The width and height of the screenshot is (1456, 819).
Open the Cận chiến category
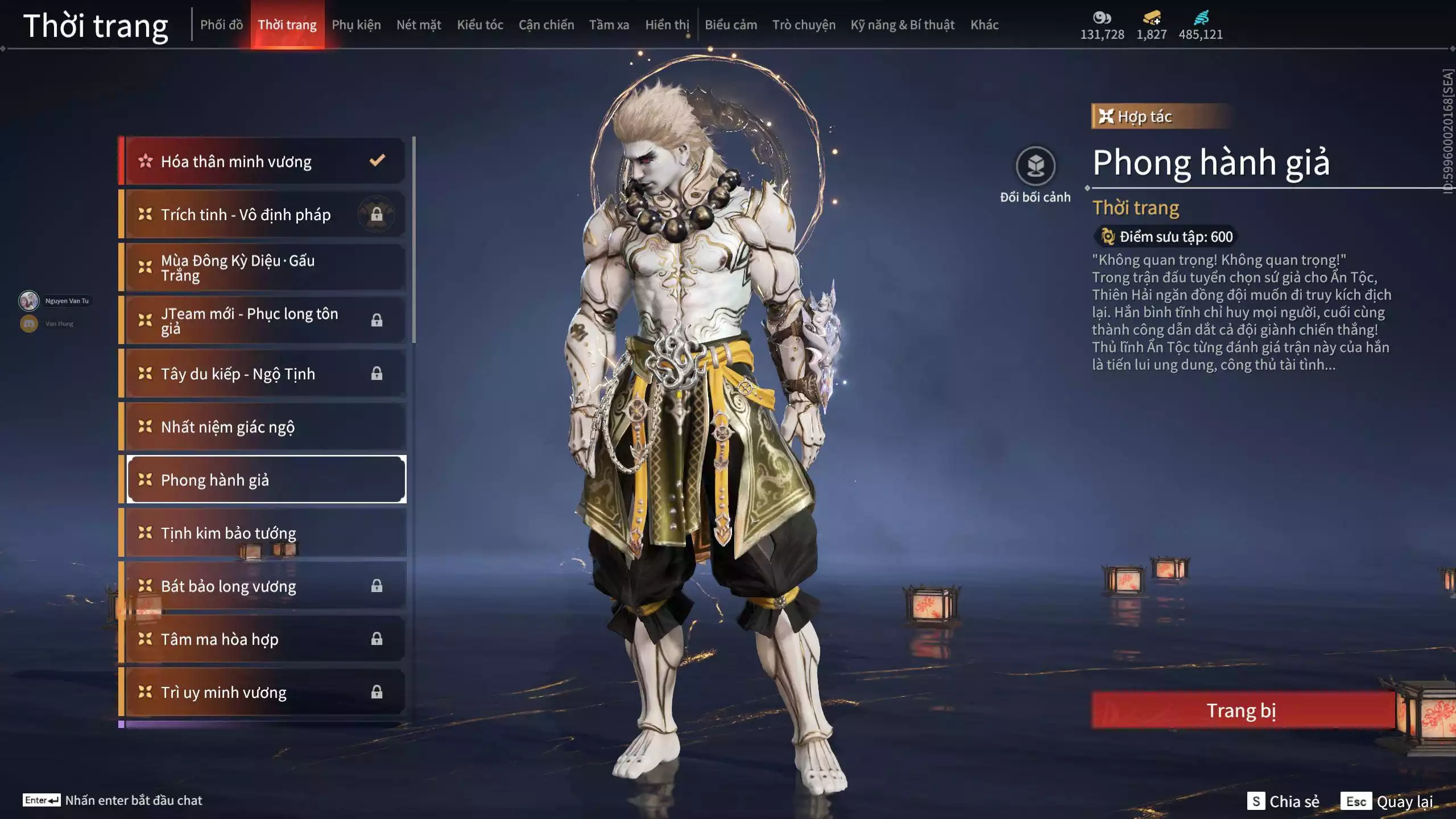click(x=546, y=25)
